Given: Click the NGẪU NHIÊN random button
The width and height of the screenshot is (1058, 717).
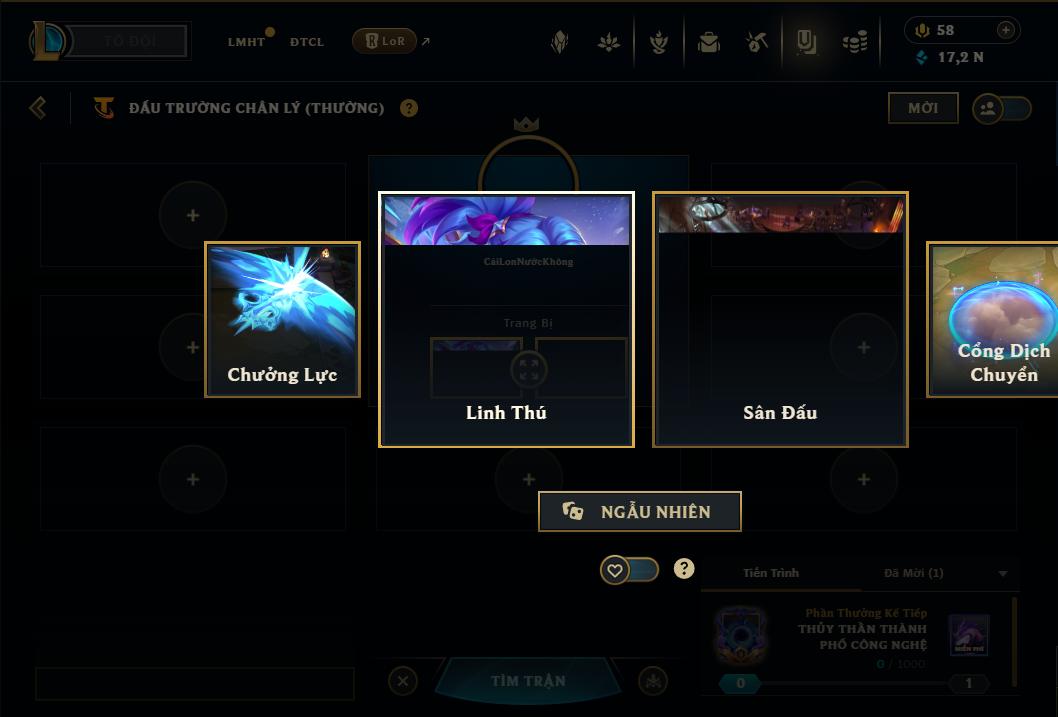Looking at the screenshot, I should click(x=640, y=511).
